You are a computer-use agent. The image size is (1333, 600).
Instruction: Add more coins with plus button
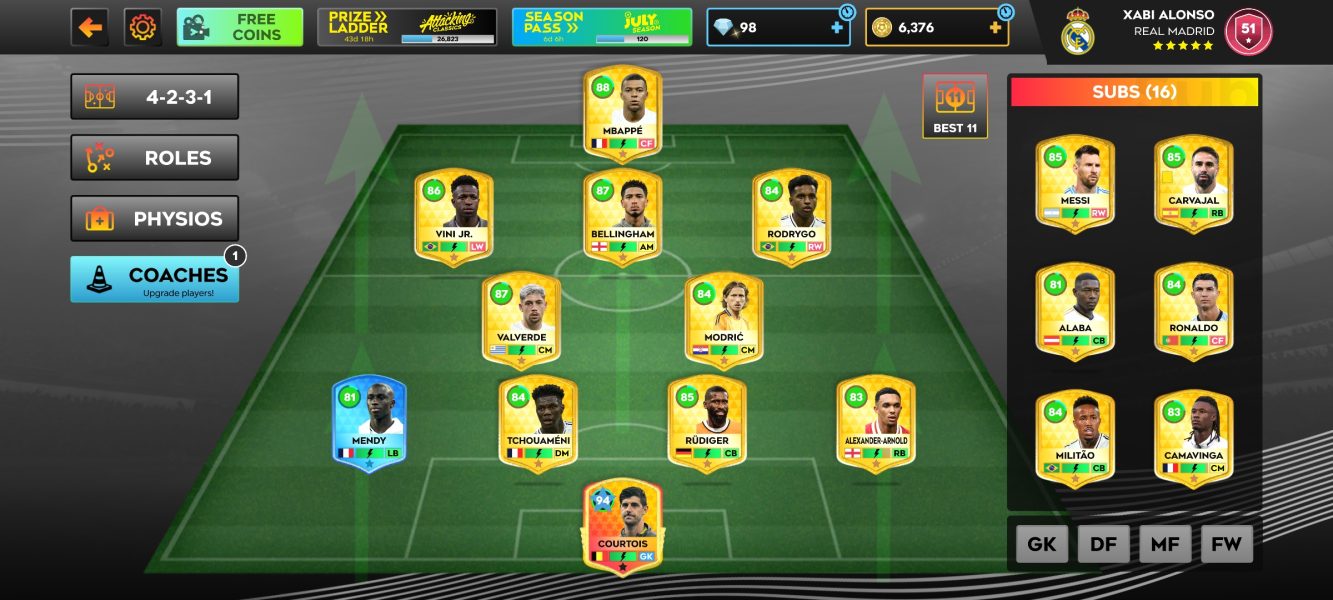pyautogui.click(x=995, y=28)
